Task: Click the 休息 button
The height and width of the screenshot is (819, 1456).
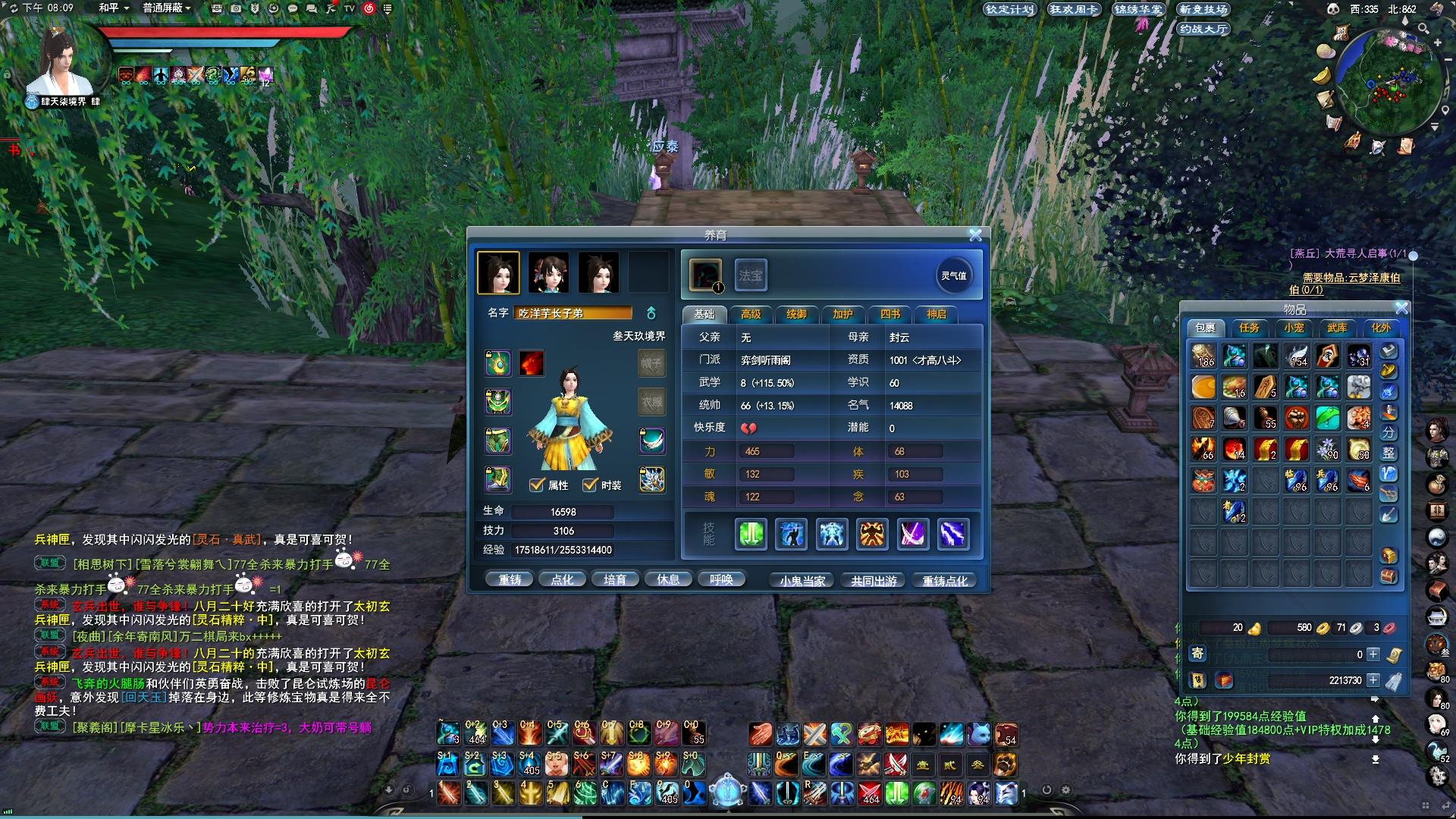Action: coord(668,580)
